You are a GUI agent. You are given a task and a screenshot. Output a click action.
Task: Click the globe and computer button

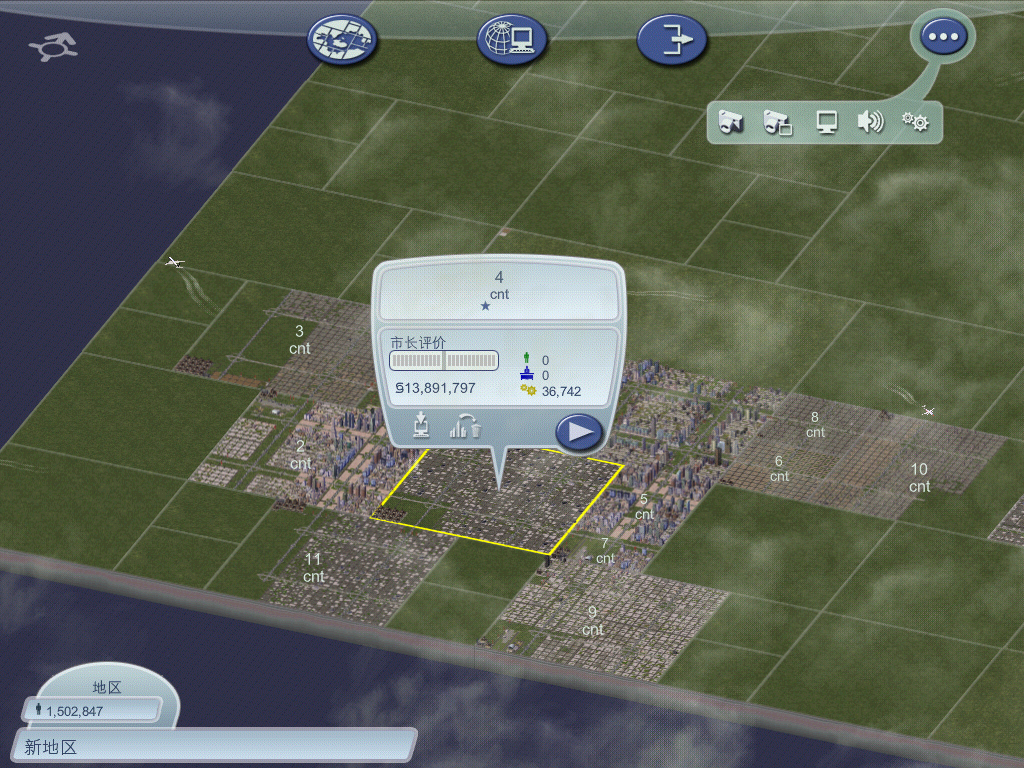coord(510,39)
